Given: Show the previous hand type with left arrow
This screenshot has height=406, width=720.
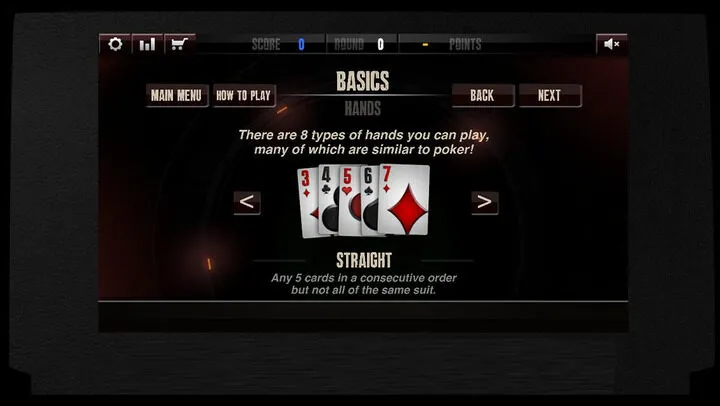Looking at the screenshot, I should click(x=247, y=202).
